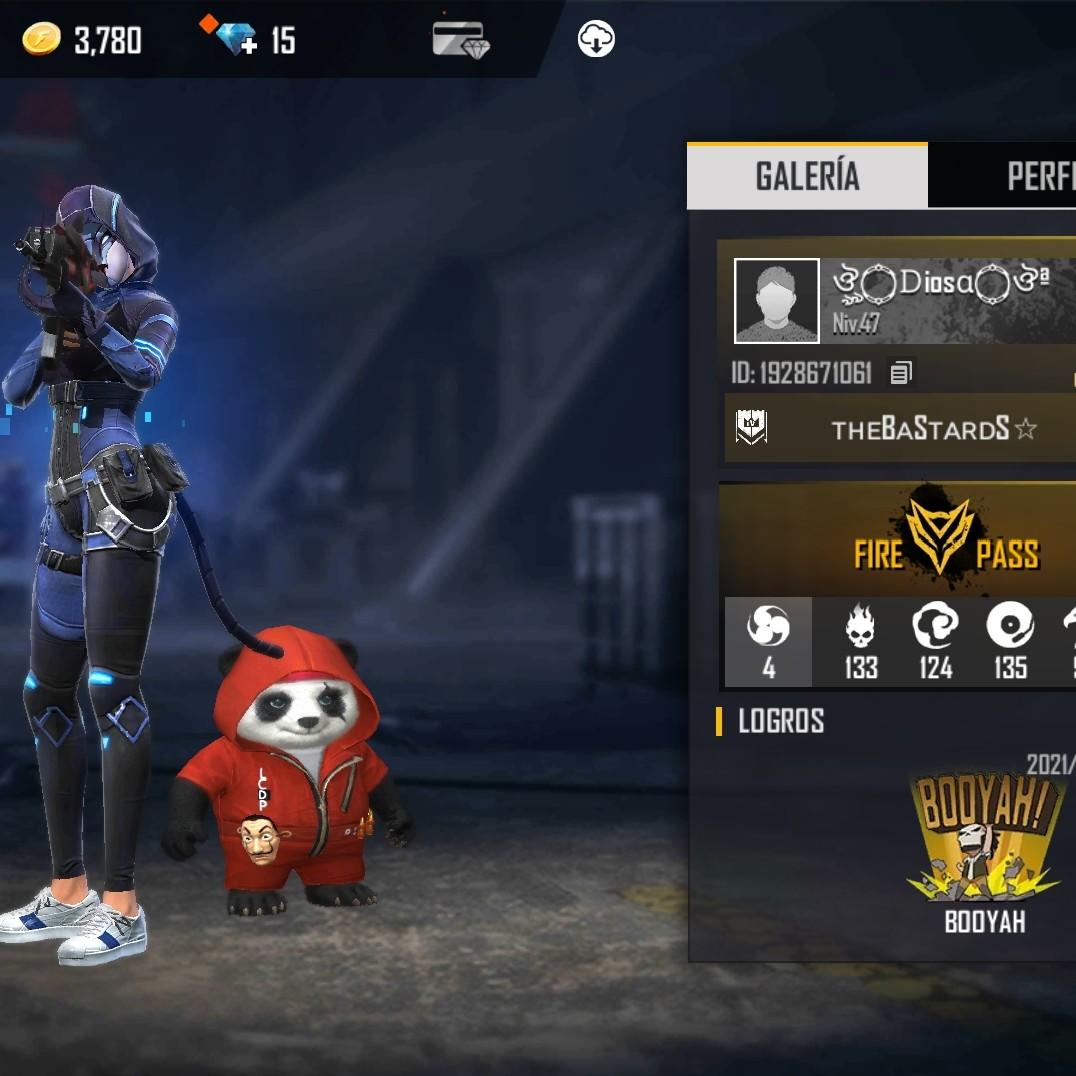View the TheBastards guild banner

pos(900,429)
